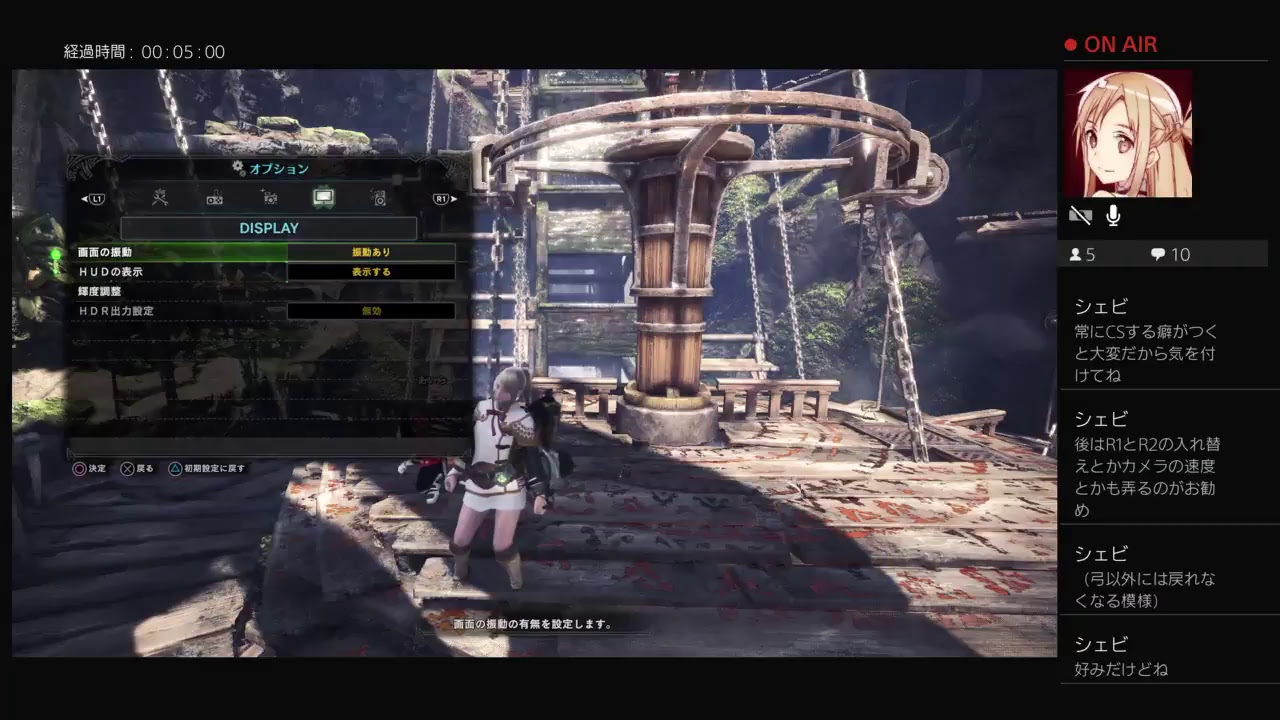This screenshot has height=720, width=1280.
Task: Toggle the broadcast microphone icon
Action: click(x=1112, y=215)
